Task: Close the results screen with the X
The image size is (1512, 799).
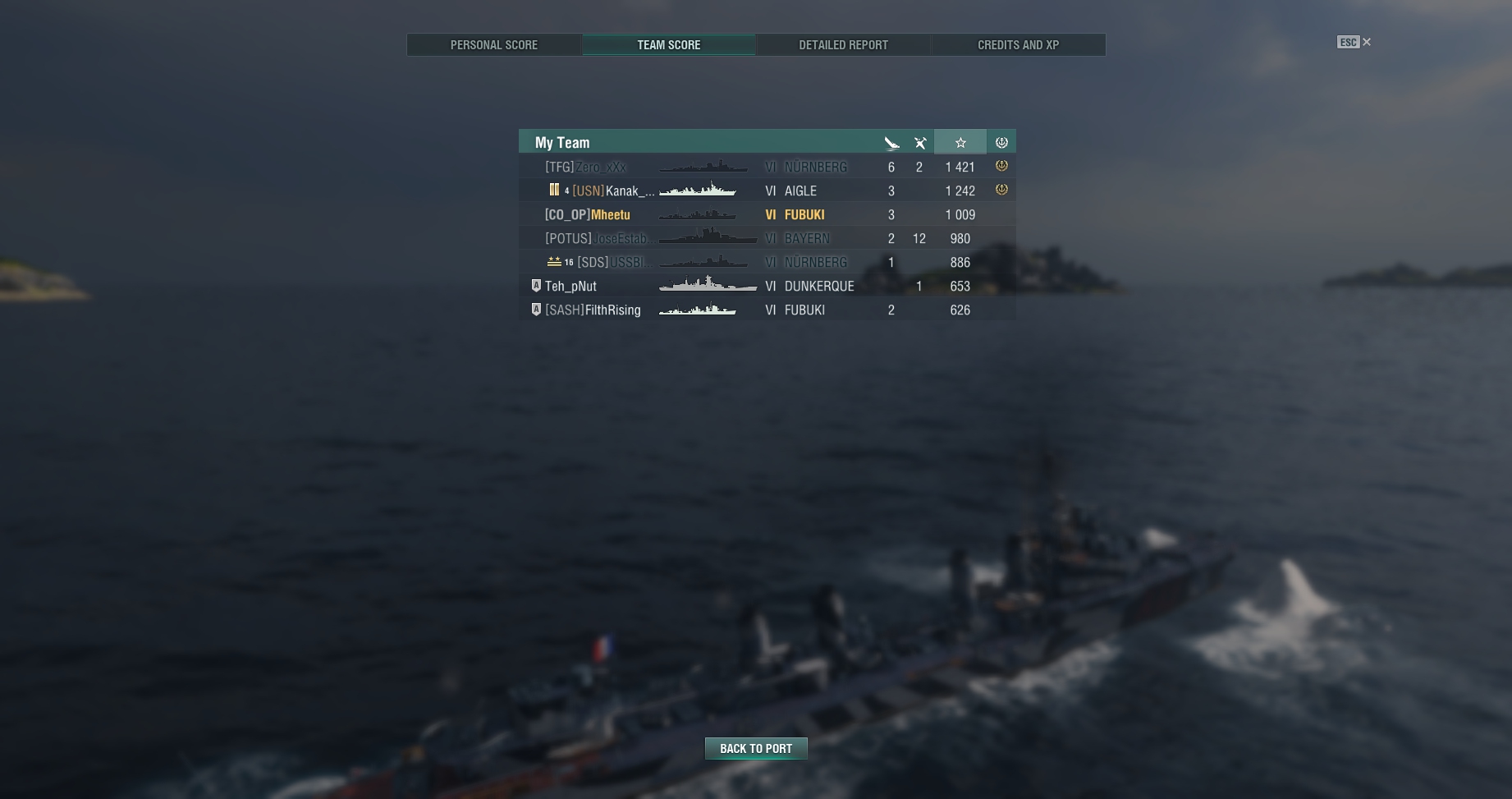Action: point(1367,42)
